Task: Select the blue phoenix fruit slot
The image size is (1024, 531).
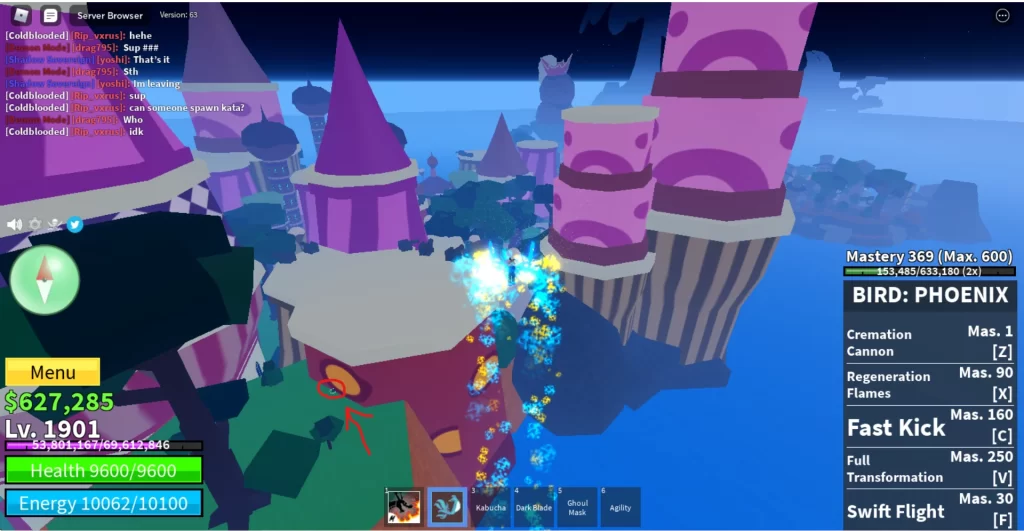Action: tap(447, 507)
